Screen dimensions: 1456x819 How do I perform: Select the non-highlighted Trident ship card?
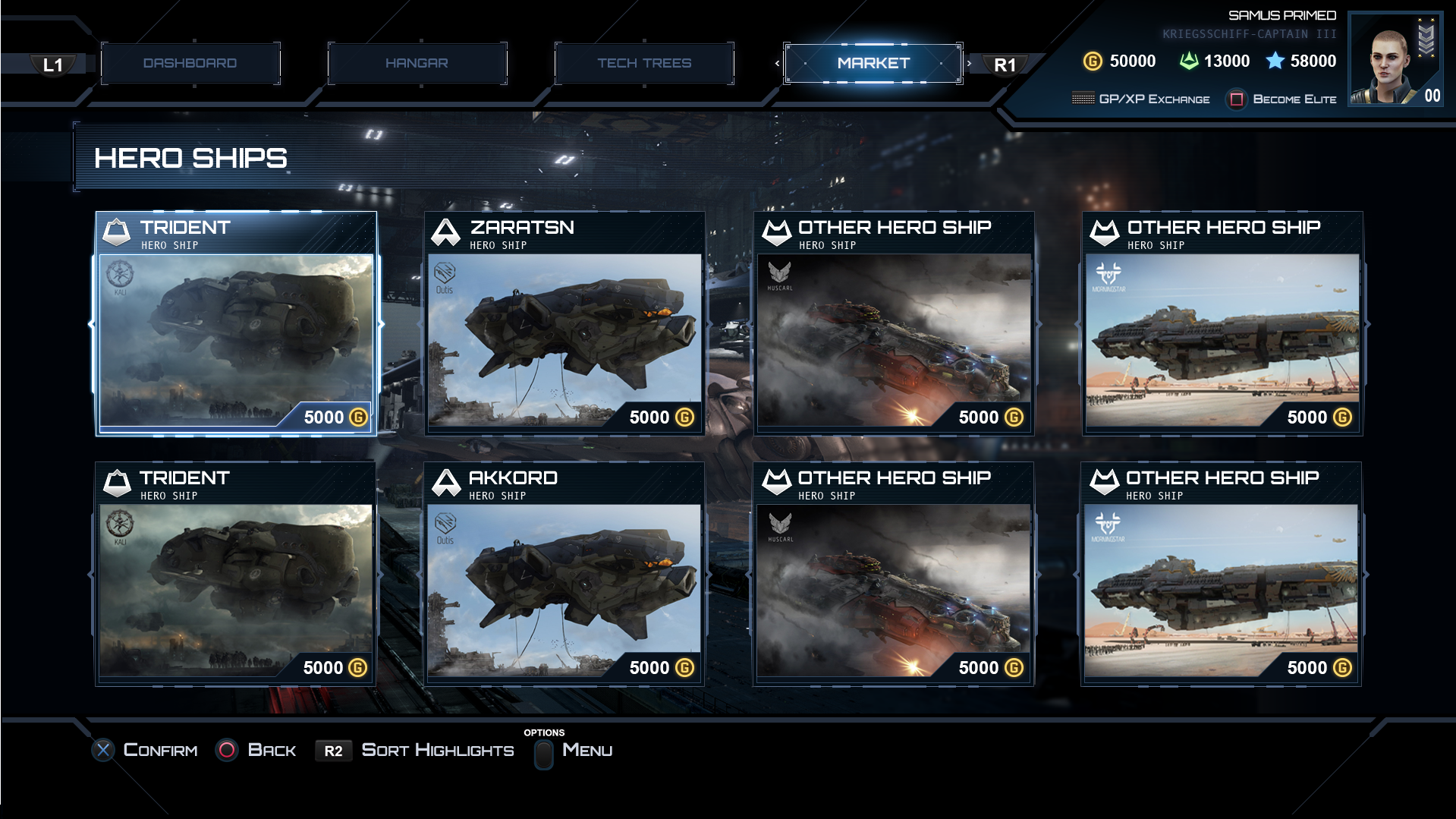click(x=235, y=575)
